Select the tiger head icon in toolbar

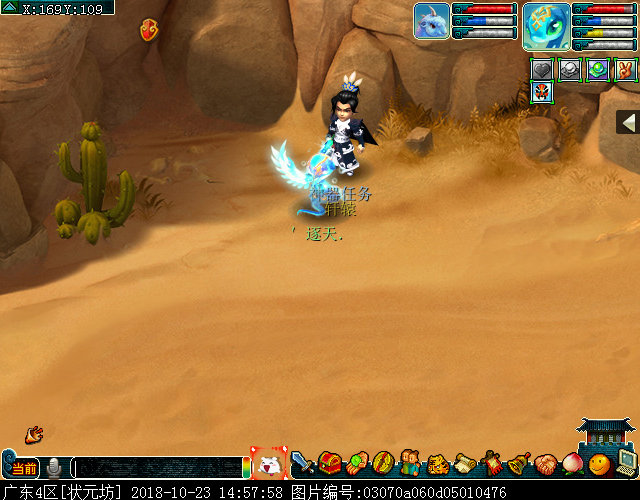tap(438, 464)
